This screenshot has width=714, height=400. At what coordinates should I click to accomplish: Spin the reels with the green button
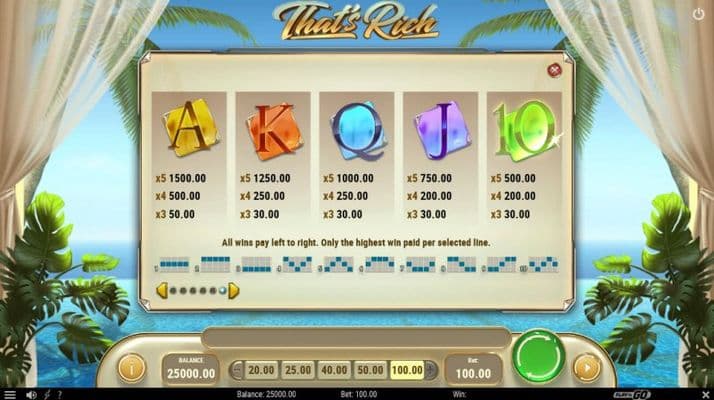point(540,357)
